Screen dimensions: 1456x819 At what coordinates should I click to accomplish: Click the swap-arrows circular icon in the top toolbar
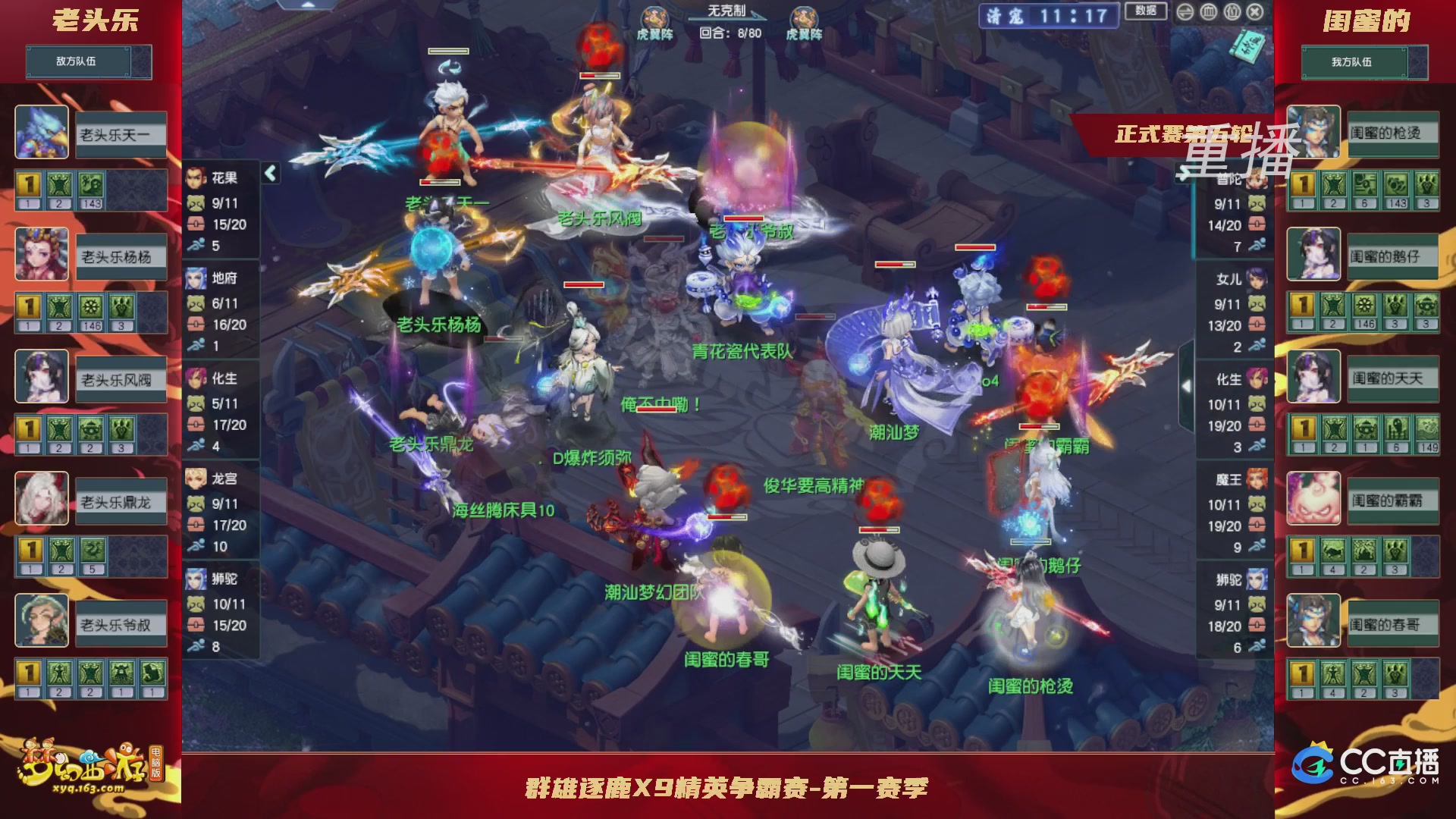[x=1185, y=12]
